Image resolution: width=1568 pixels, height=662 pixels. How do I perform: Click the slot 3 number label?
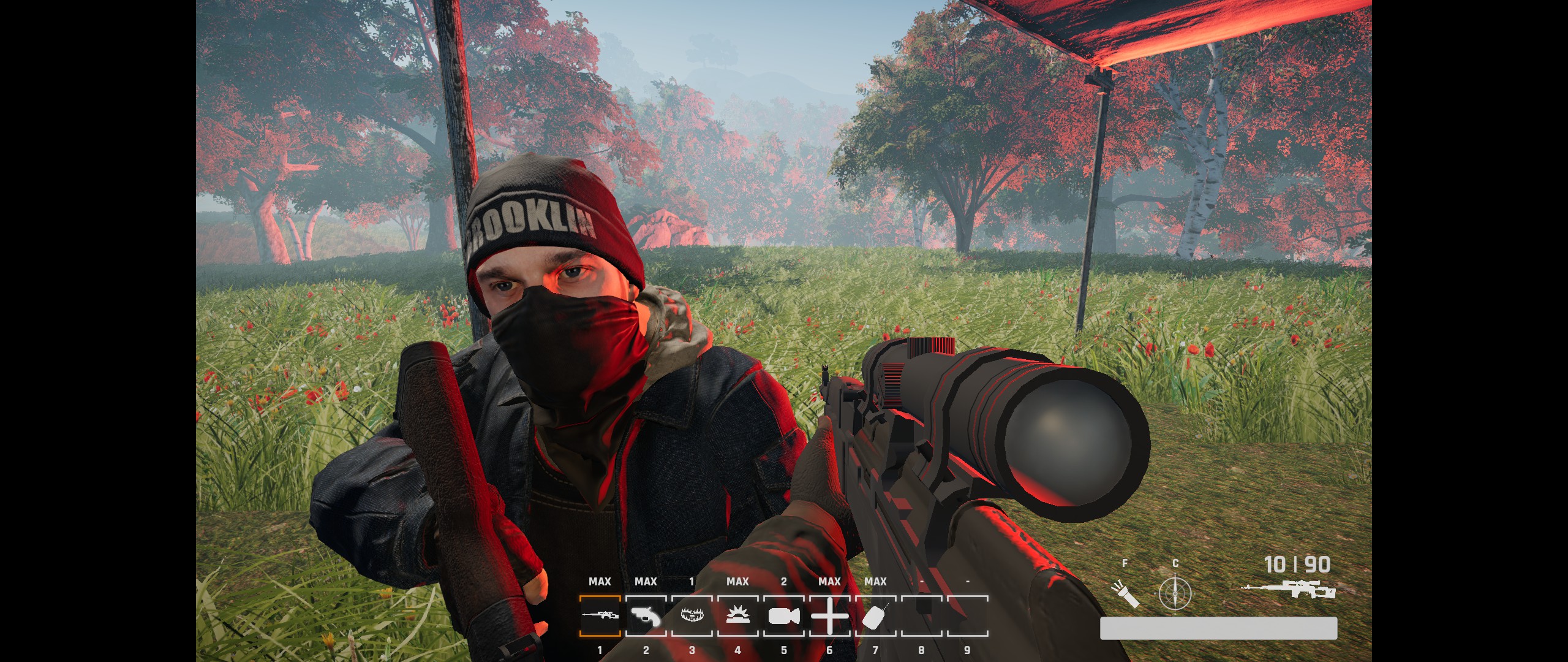[x=693, y=651]
